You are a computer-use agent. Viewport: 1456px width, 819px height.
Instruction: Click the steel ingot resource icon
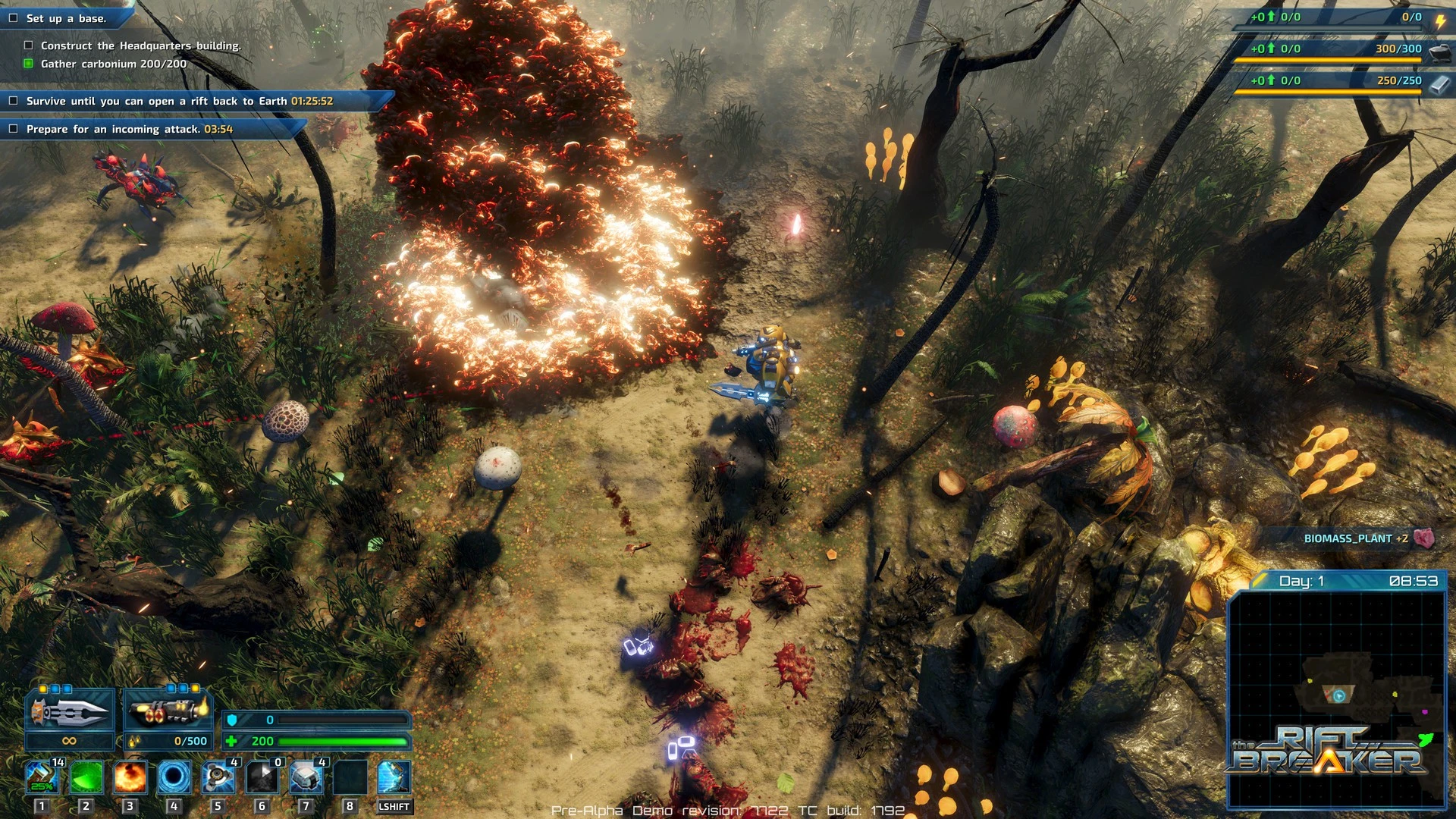(1440, 83)
